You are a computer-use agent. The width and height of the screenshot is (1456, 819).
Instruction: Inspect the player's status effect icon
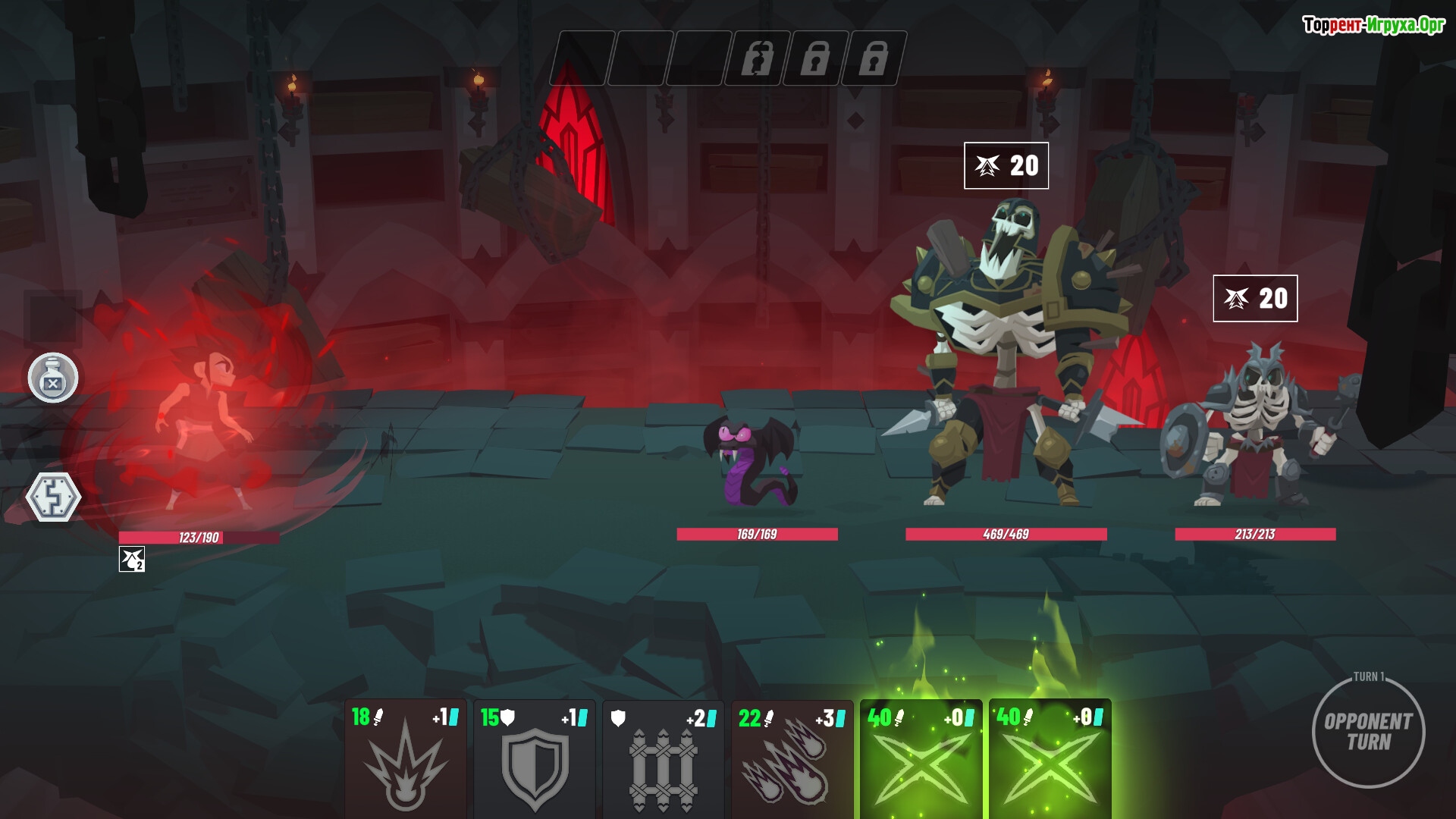pos(132,560)
